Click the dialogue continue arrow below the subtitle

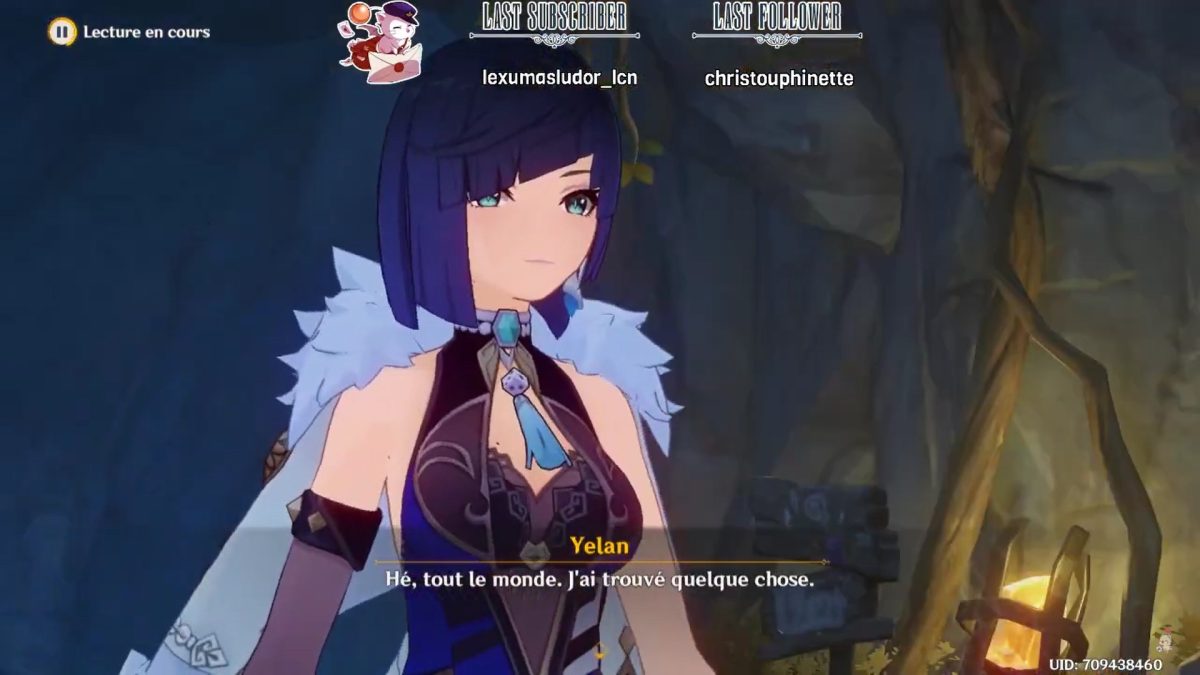[600, 654]
